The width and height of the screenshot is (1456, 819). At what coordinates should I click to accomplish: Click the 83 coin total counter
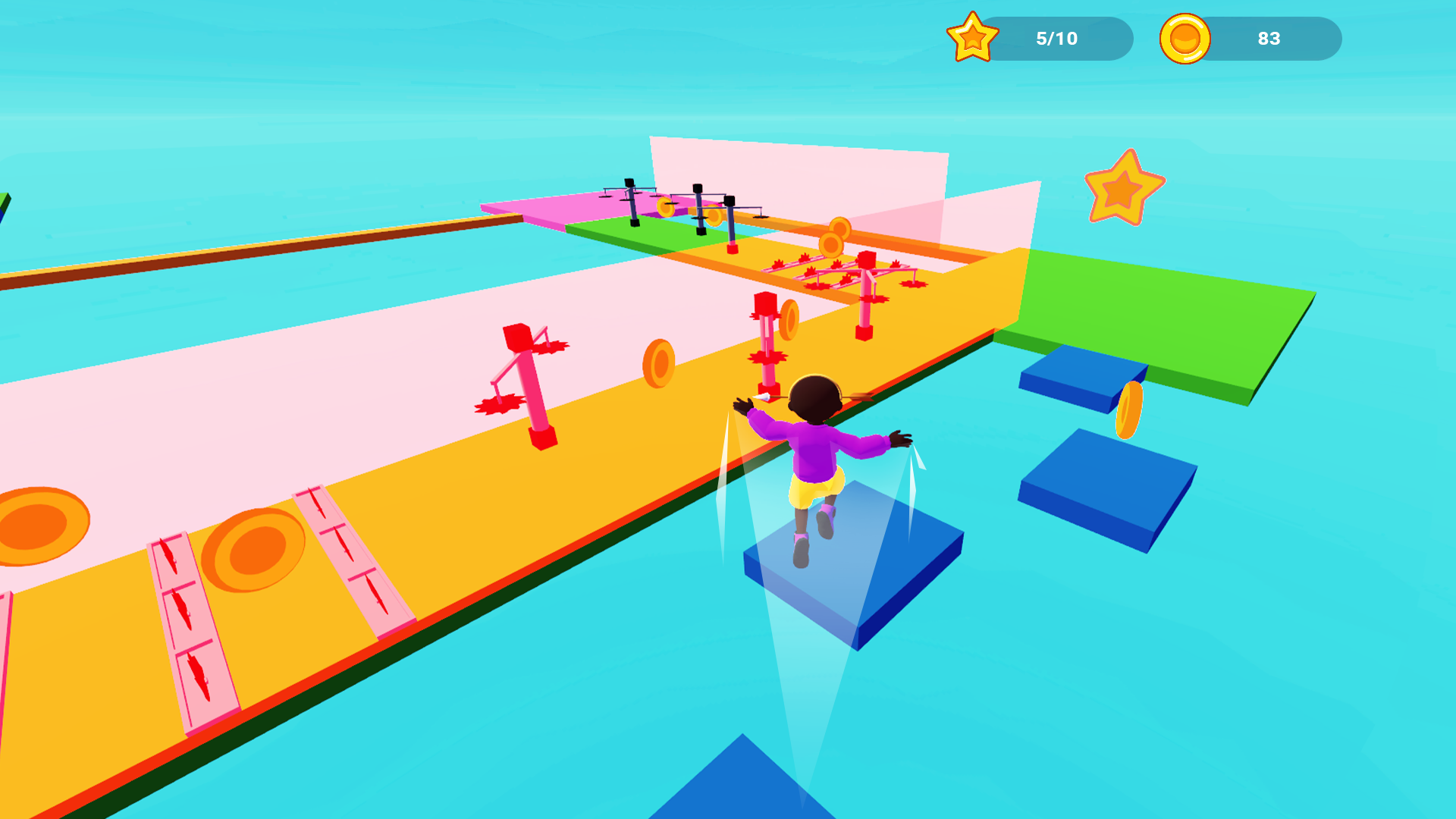point(1269,38)
